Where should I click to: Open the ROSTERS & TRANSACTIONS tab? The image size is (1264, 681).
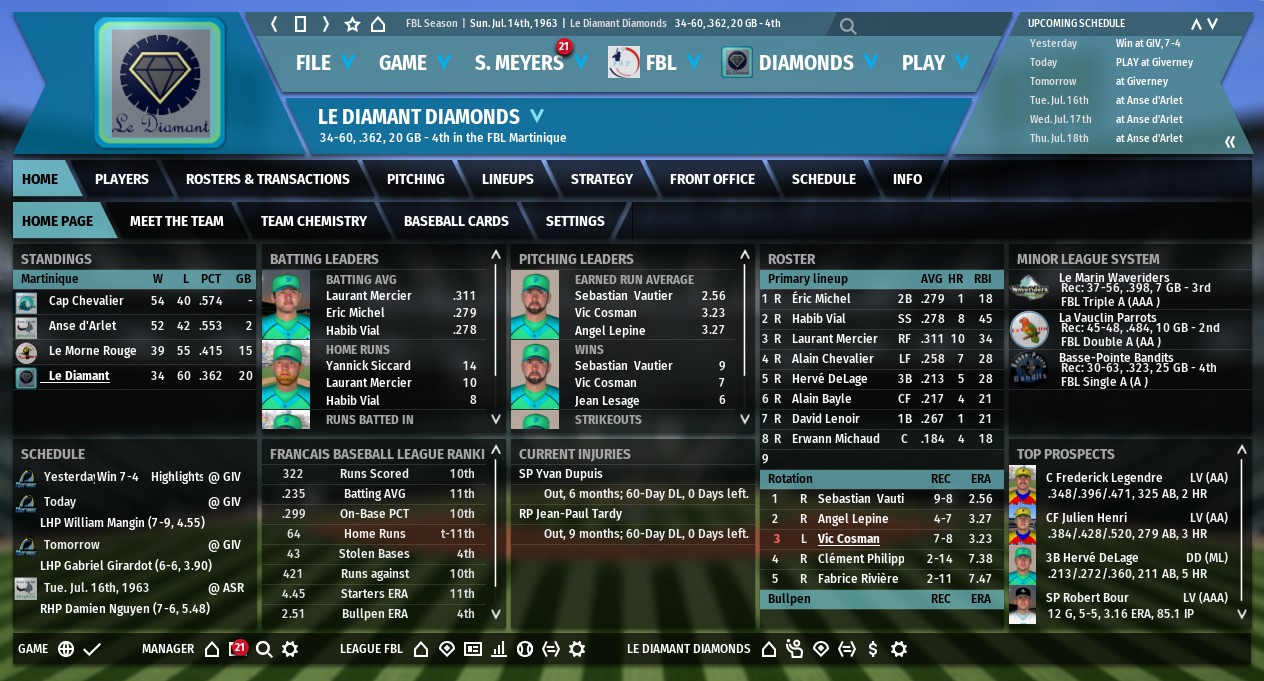click(x=267, y=179)
